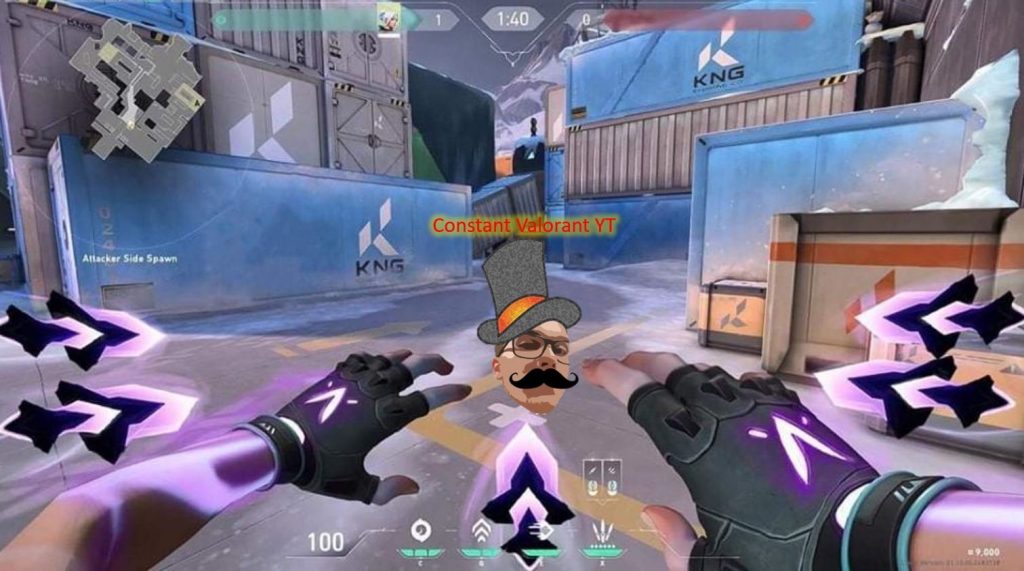Trigger the Tailwind dash ability icon

pos(545,530)
